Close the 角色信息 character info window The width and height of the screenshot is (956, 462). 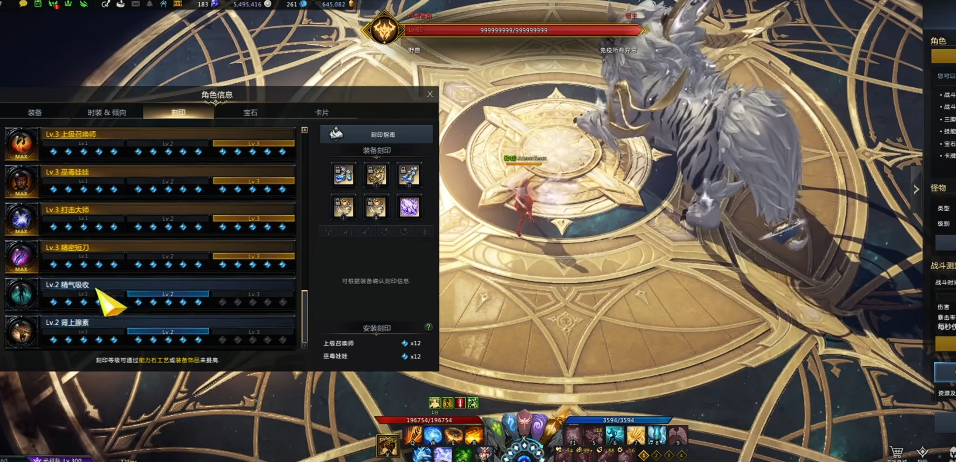point(430,94)
